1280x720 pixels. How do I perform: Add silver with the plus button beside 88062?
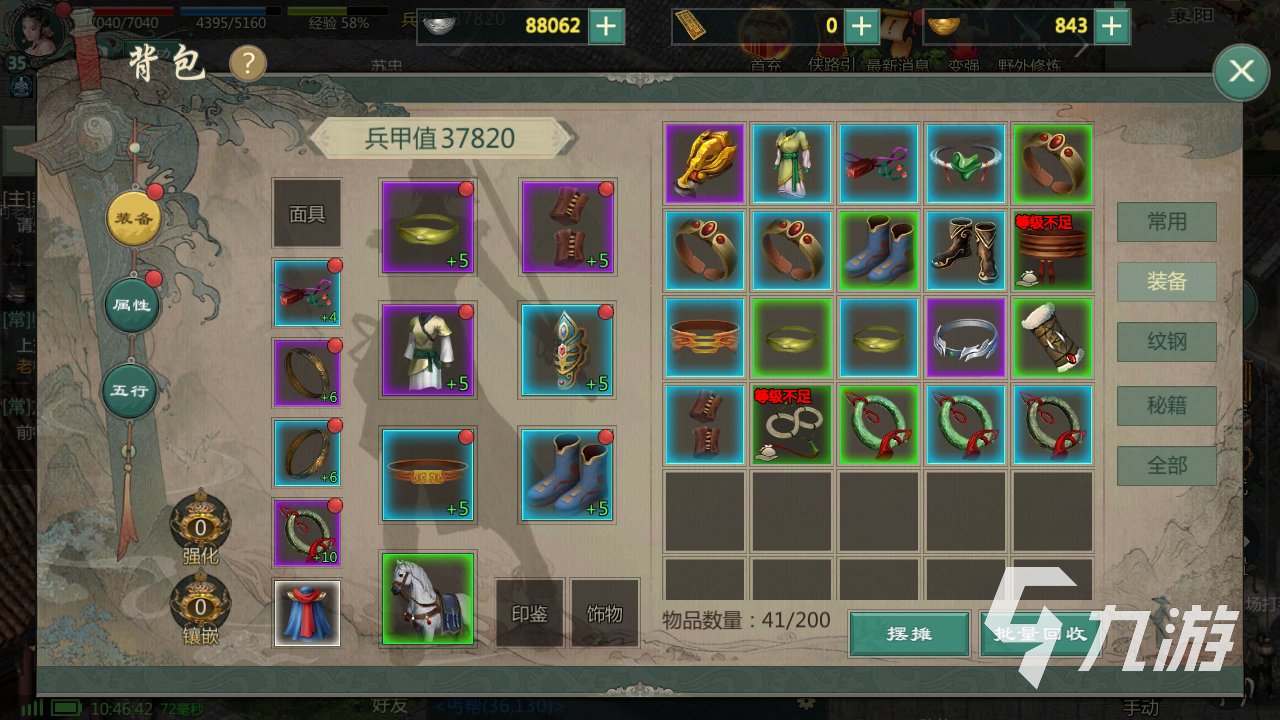click(606, 26)
